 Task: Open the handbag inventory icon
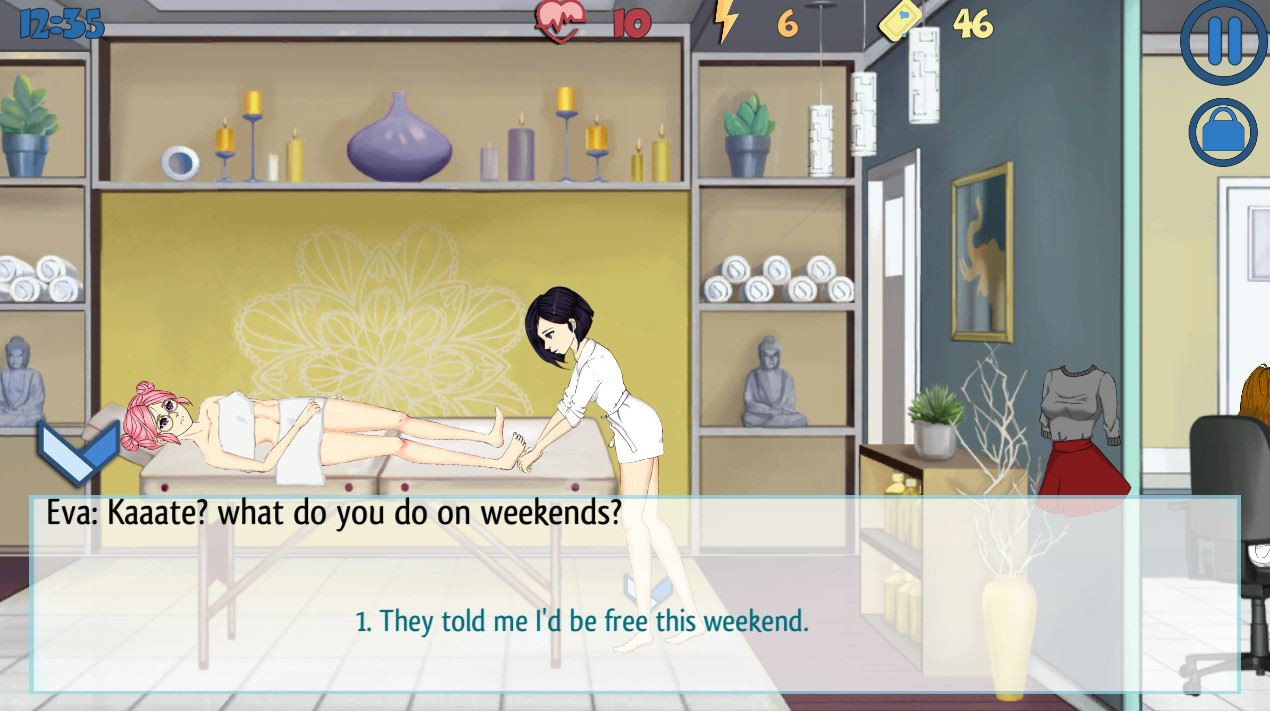point(1224,133)
